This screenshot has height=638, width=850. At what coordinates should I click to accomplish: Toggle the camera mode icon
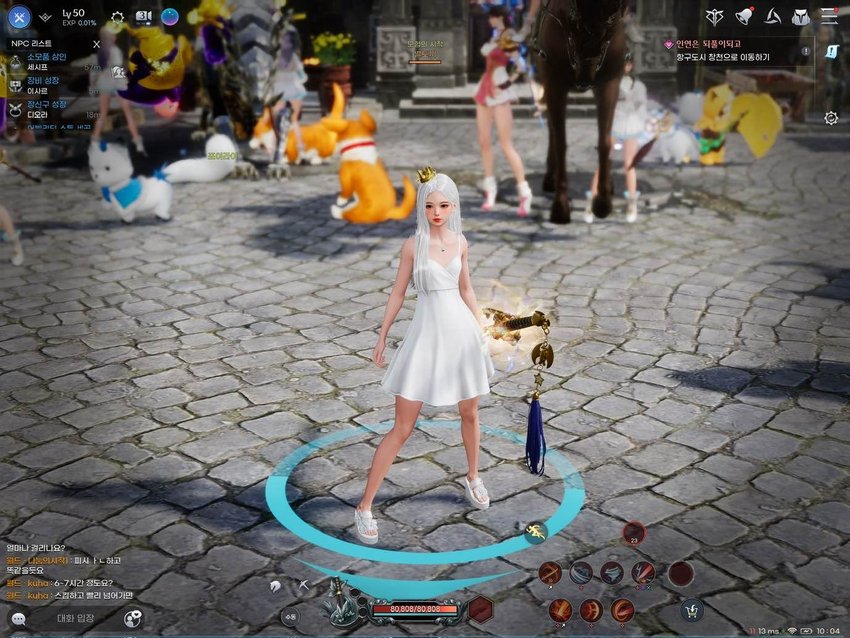[x=144, y=17]
